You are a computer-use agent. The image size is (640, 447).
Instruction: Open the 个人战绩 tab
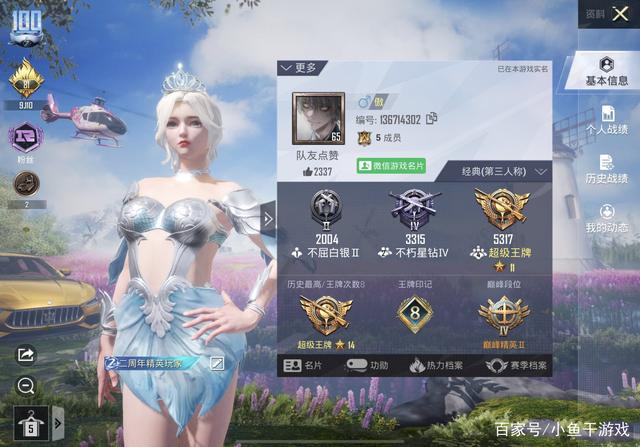click(x=606, y=120)
